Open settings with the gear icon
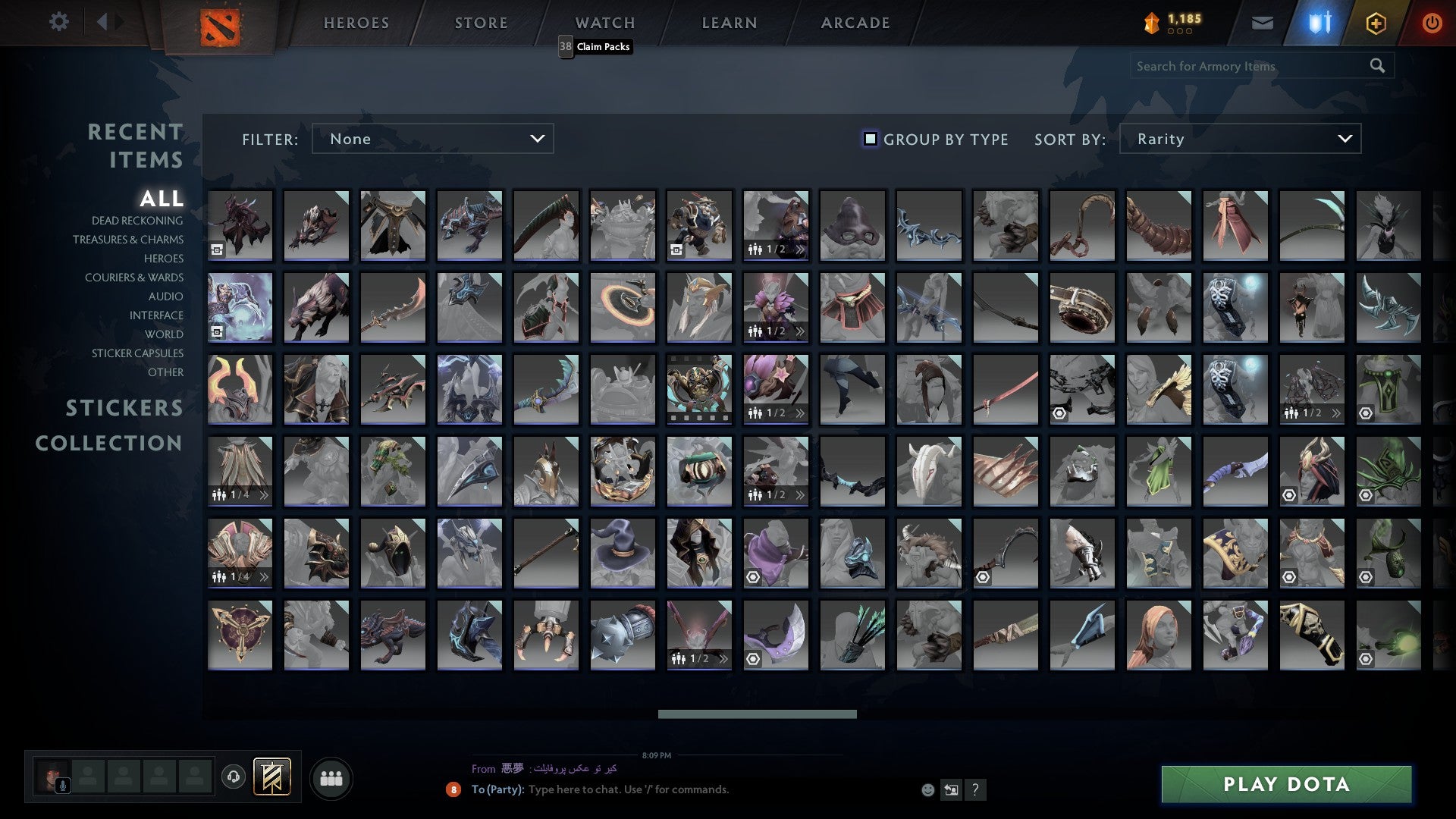 58,22
